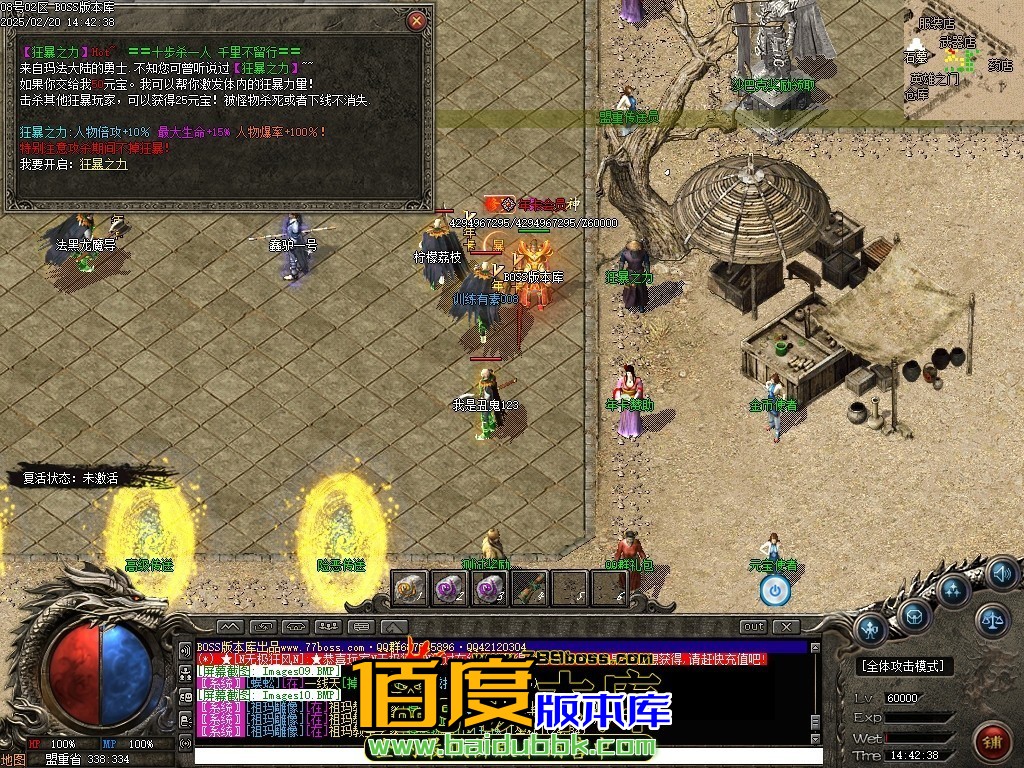Switch the 全体攻击模式 attack mode label

click(x=905, y=666)
